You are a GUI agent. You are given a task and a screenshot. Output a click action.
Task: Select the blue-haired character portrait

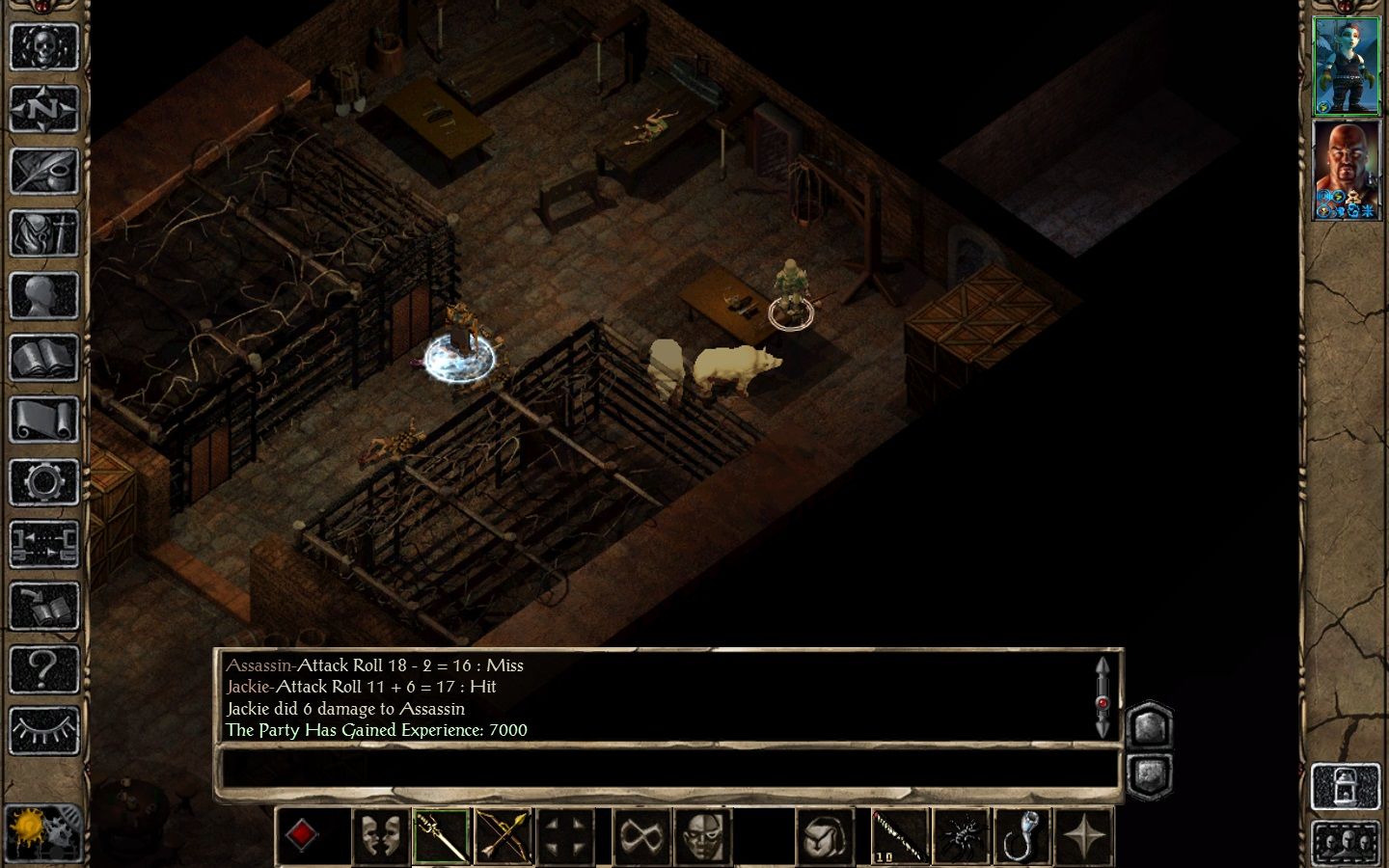[1347, 65]
